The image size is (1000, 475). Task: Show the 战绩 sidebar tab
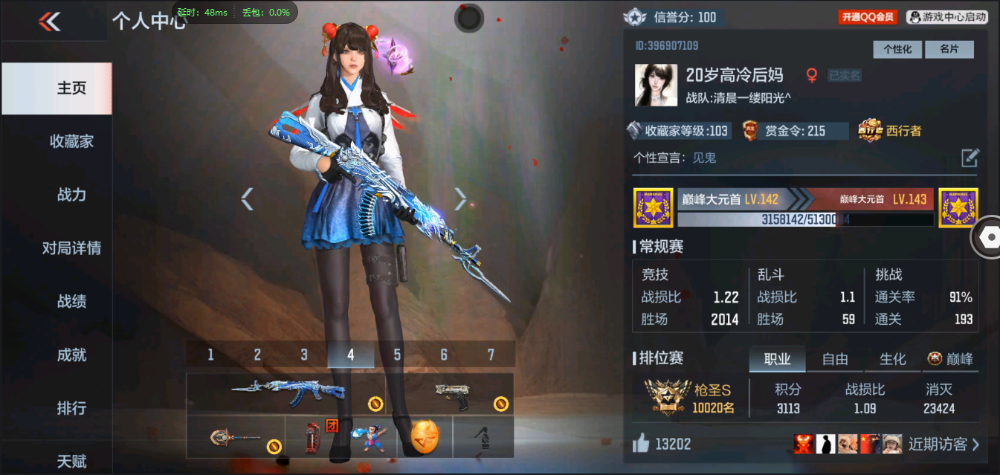(71, 301)
